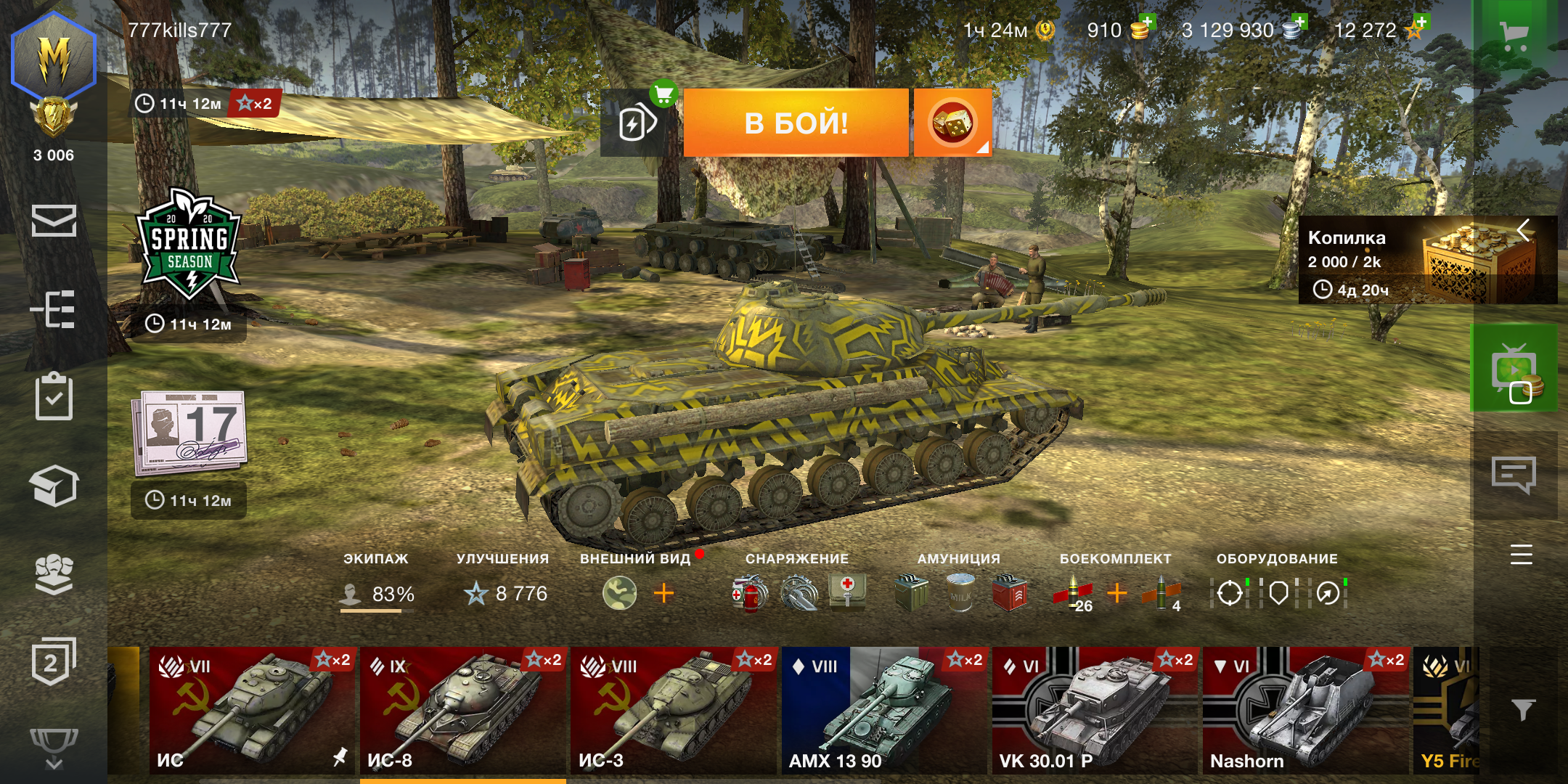
Task: Select the ИС-3 tank in the carousel
Action: (x=673, y=710)
